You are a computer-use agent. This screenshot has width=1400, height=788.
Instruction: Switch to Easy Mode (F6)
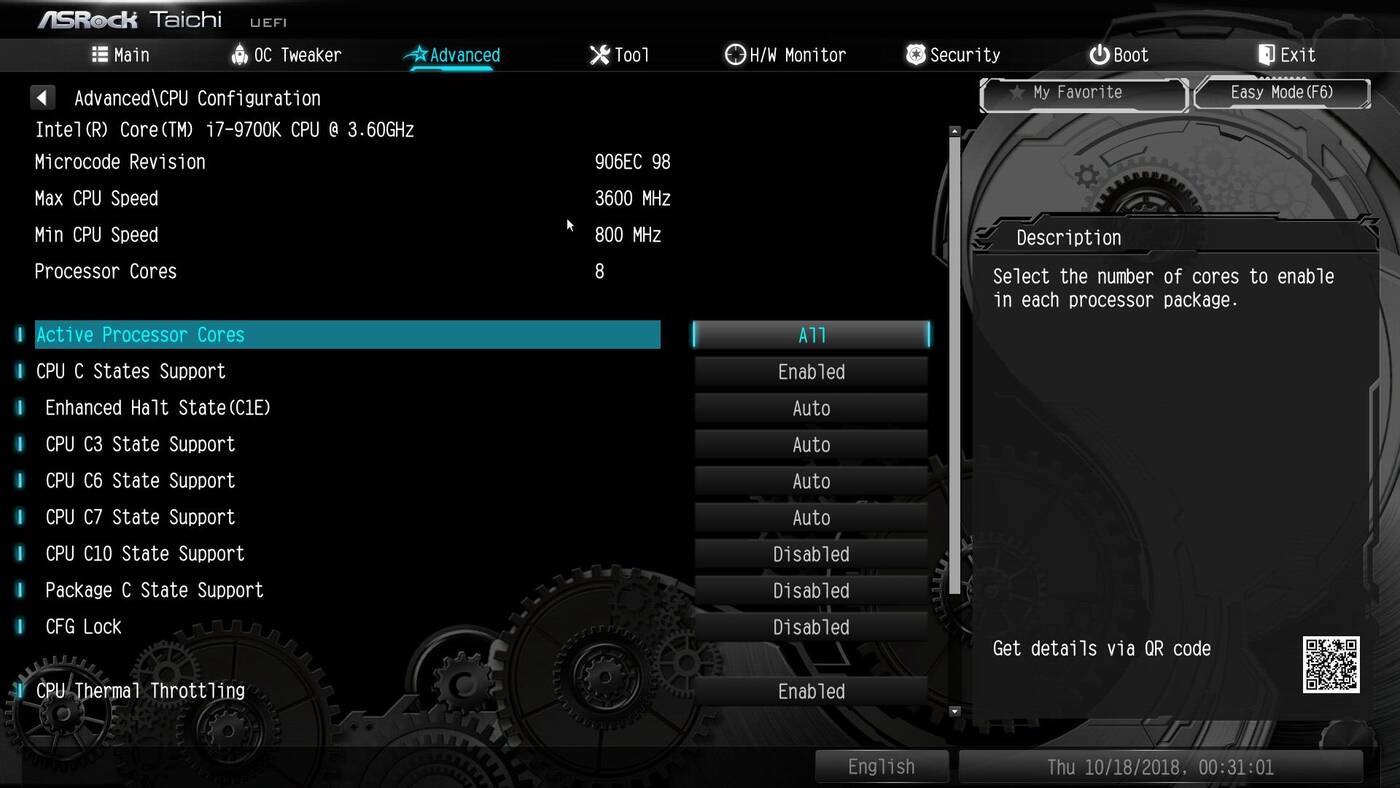point(1281,93)
